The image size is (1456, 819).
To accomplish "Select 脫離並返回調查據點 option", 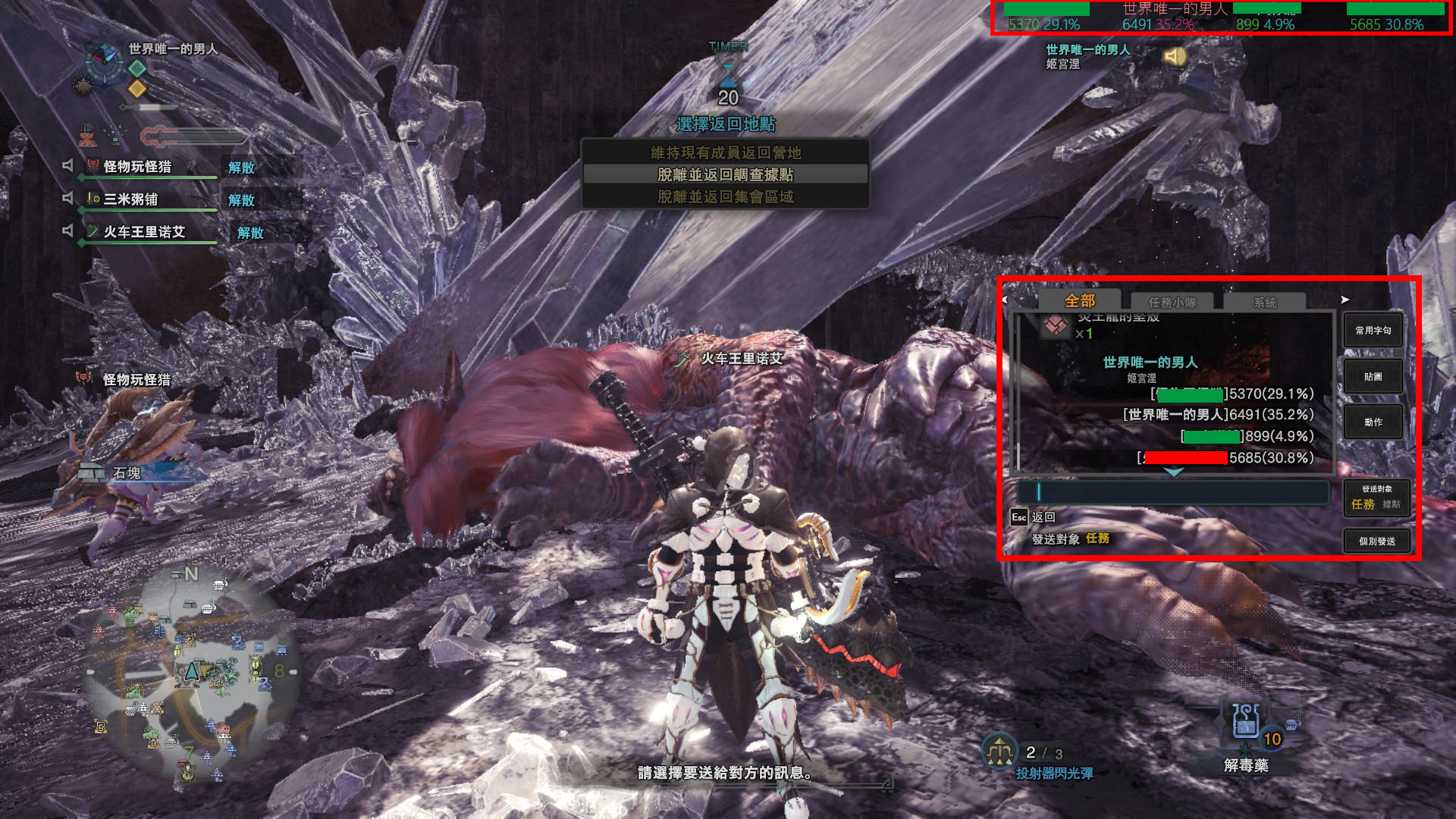I will pos(725,174).
